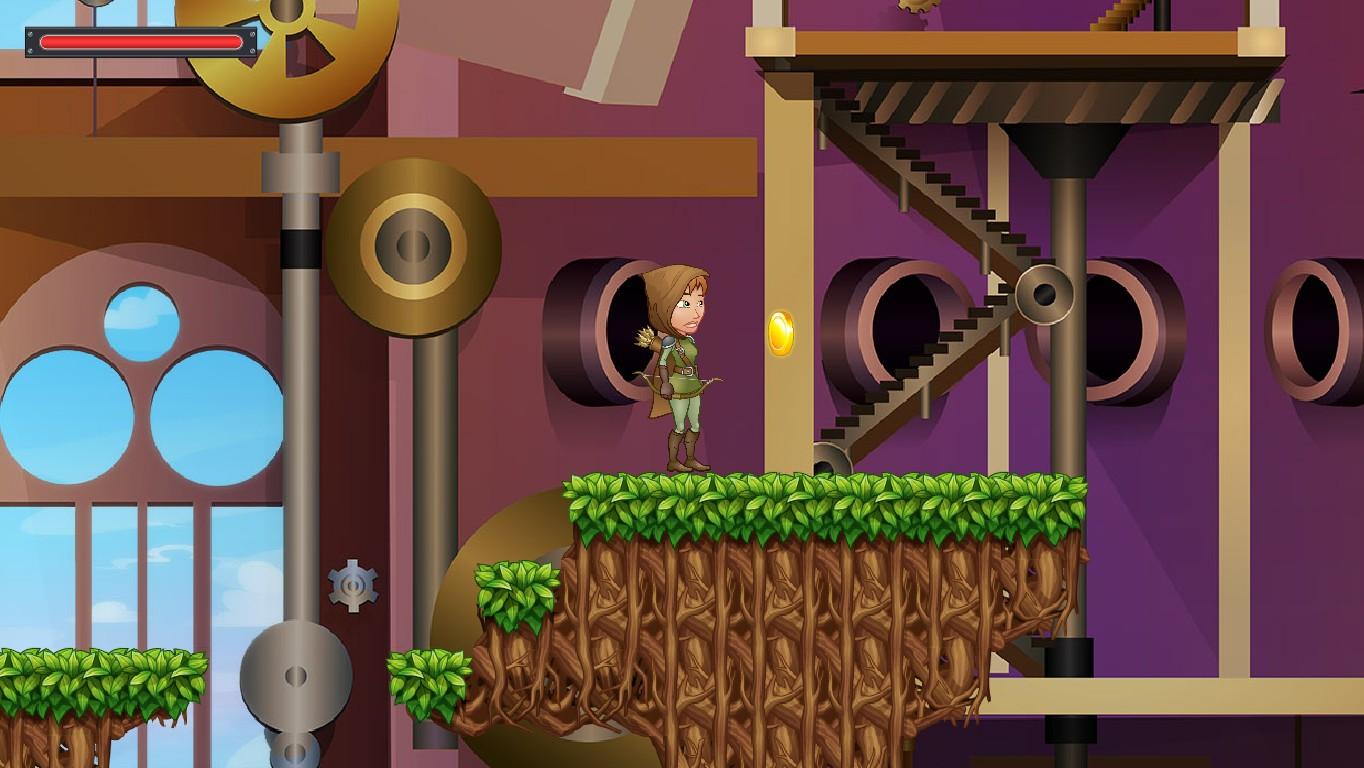This screenshot has height=768, width=1364.
Task: Click the red health bar top-left
Action: [140, 40]
